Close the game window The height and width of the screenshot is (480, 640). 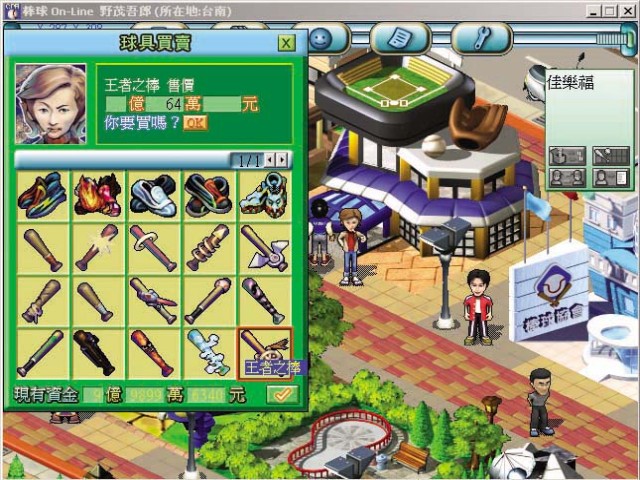coord(627,9)
